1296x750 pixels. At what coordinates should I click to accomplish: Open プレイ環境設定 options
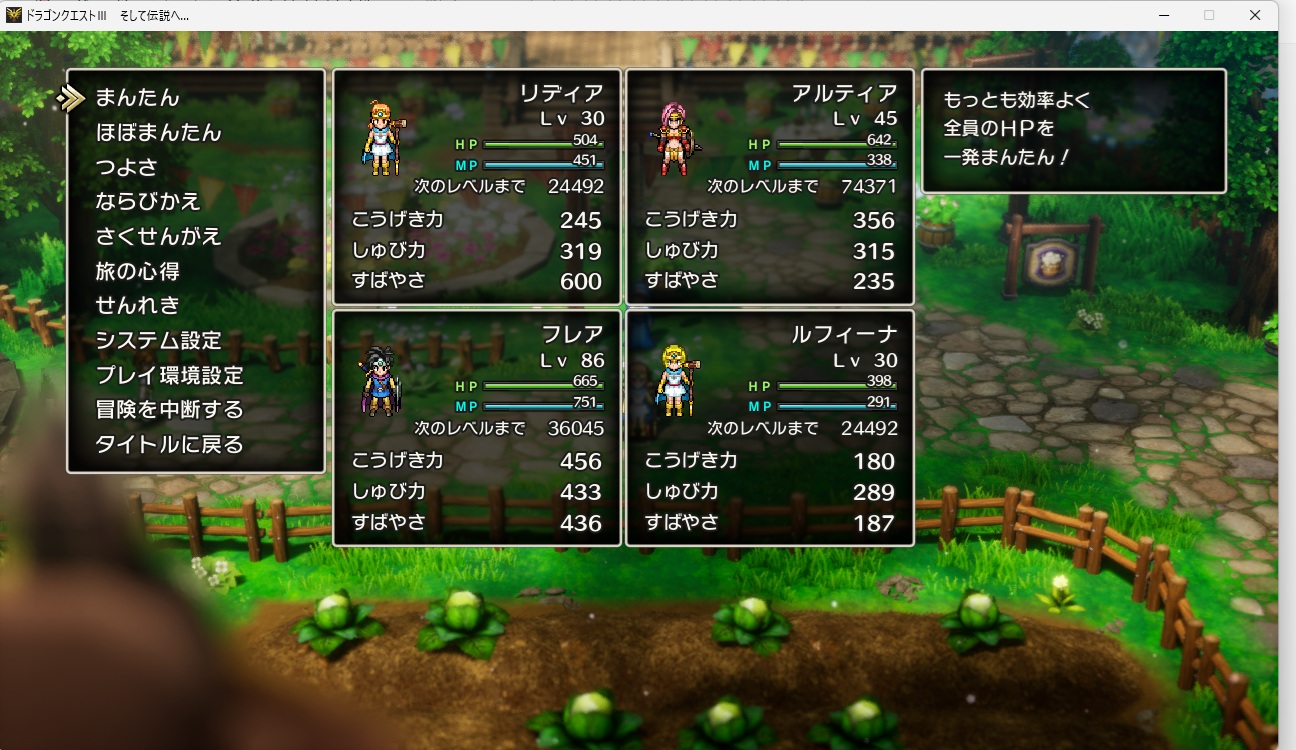169,375
